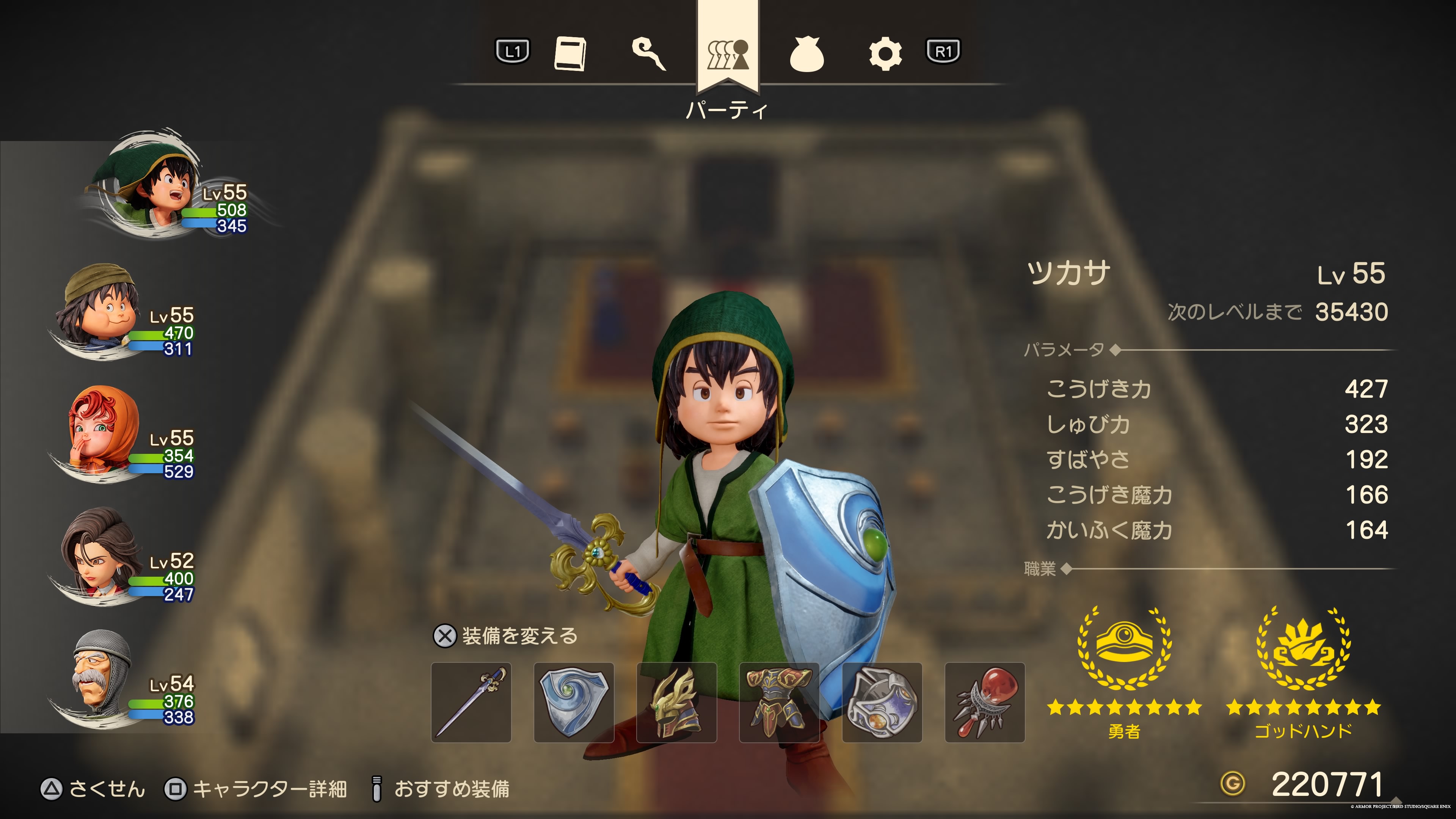Pick the silver ring accessory slot
The image size is (1456, 819).
pyautogui.click(x=882, y=703)
